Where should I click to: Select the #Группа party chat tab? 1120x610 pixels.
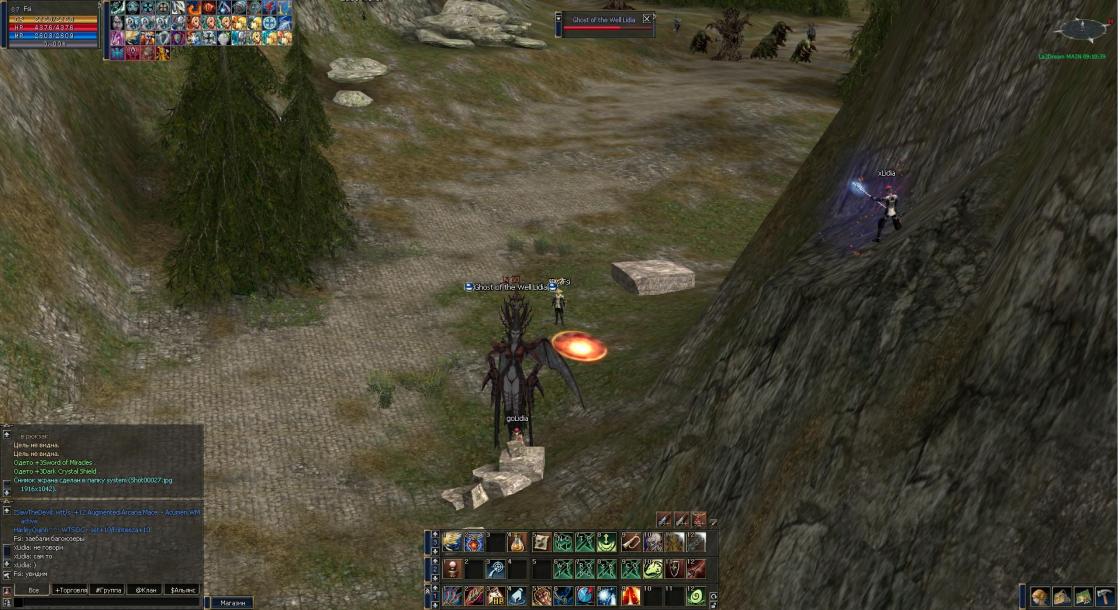(x=108, y=590)
